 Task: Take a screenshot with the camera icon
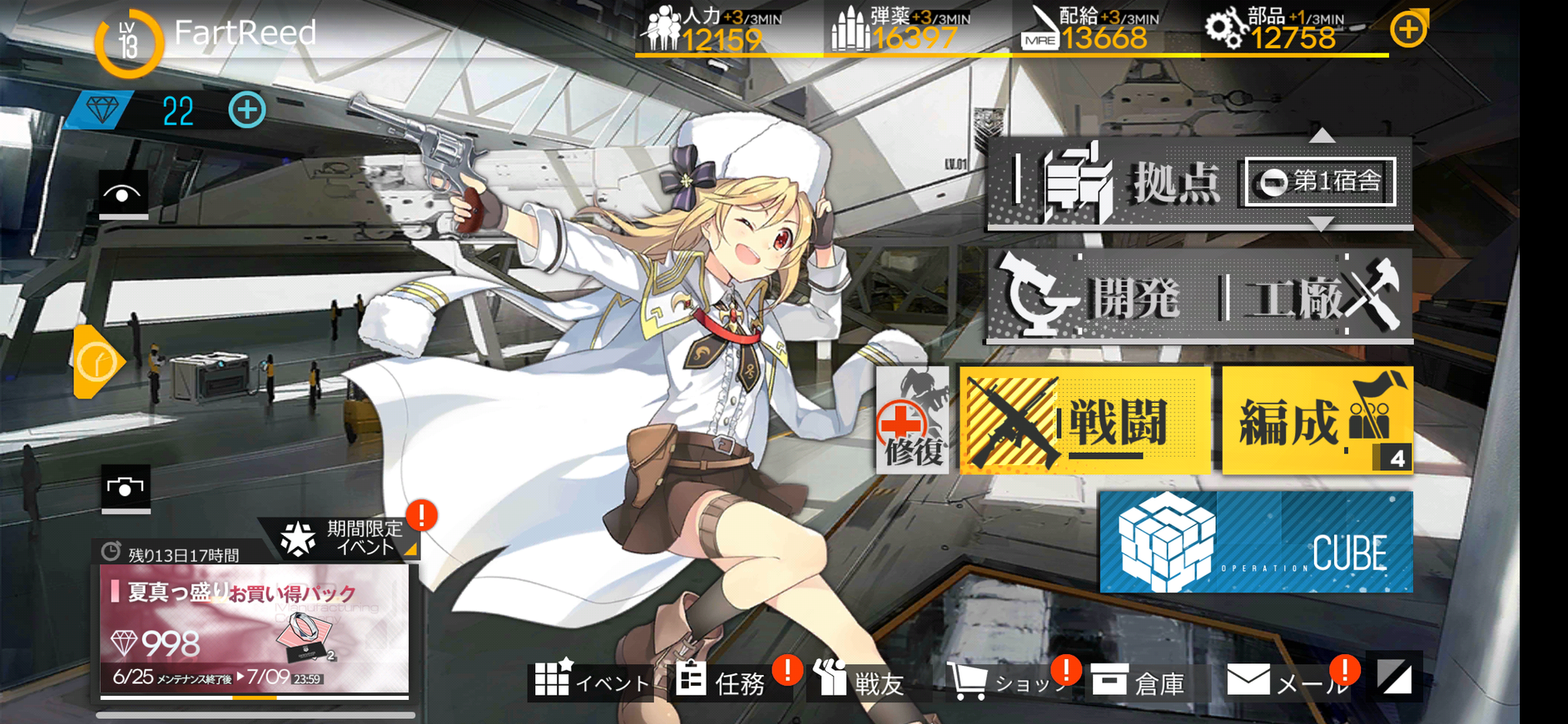pyautogui.click(x=126, y=488)
